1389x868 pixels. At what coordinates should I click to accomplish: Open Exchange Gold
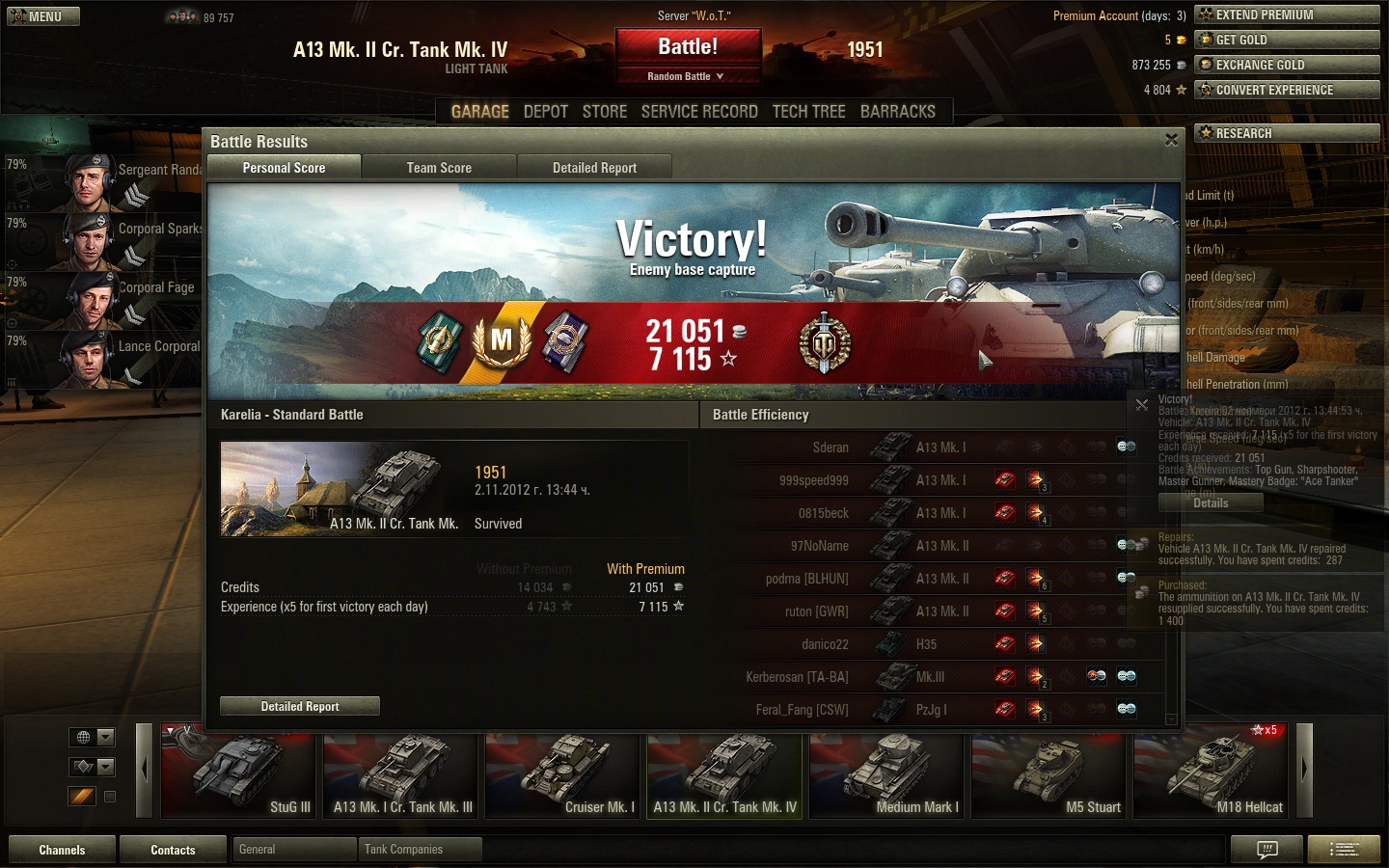1287,65
